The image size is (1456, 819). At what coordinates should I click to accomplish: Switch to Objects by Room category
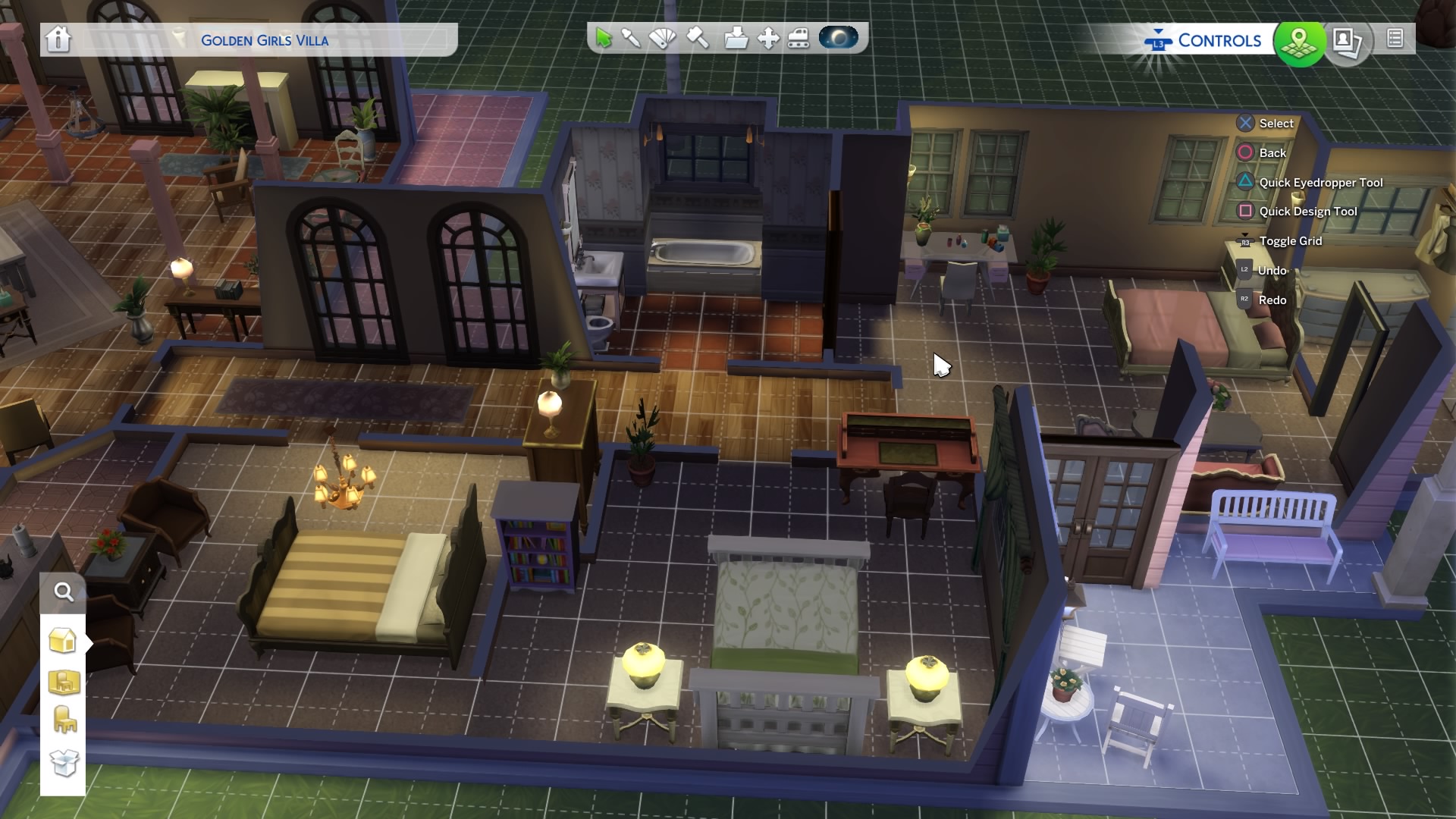click(x=64, y=681)
